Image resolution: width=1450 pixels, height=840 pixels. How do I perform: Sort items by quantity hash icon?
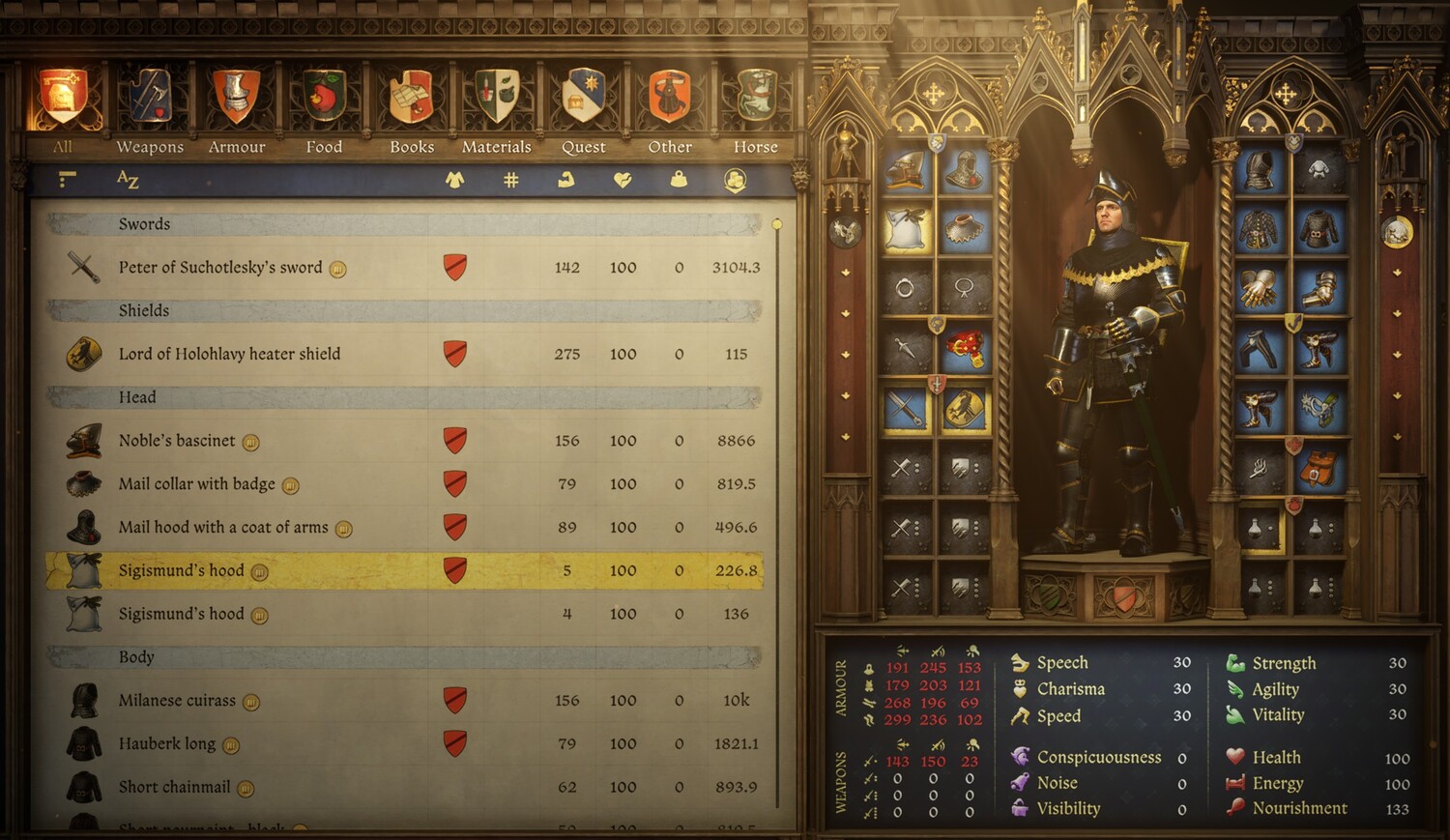(x=509, y=180)
